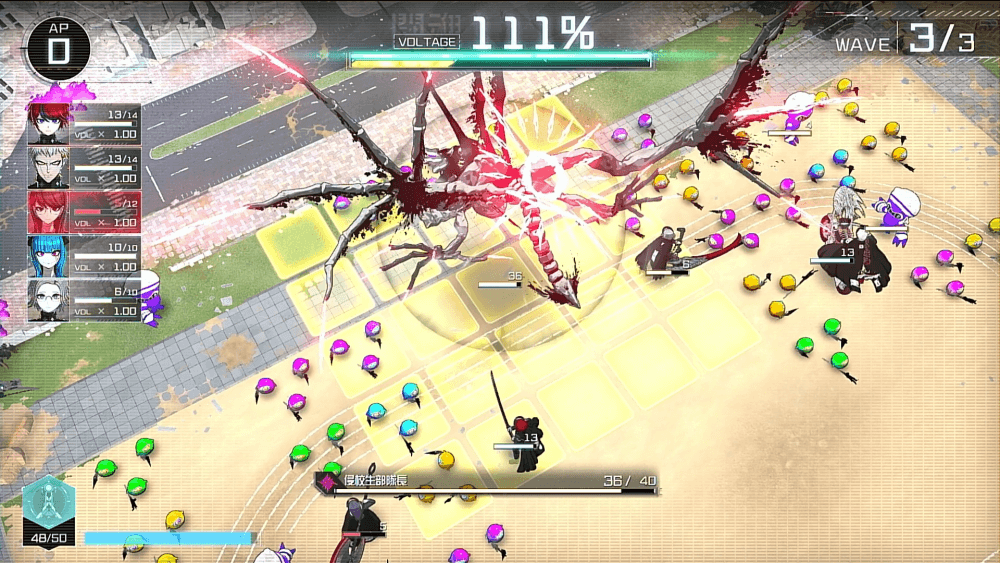Select the blue-haired girl party portrait
This screenshot has height=563, width=1000.
(48, 255)
